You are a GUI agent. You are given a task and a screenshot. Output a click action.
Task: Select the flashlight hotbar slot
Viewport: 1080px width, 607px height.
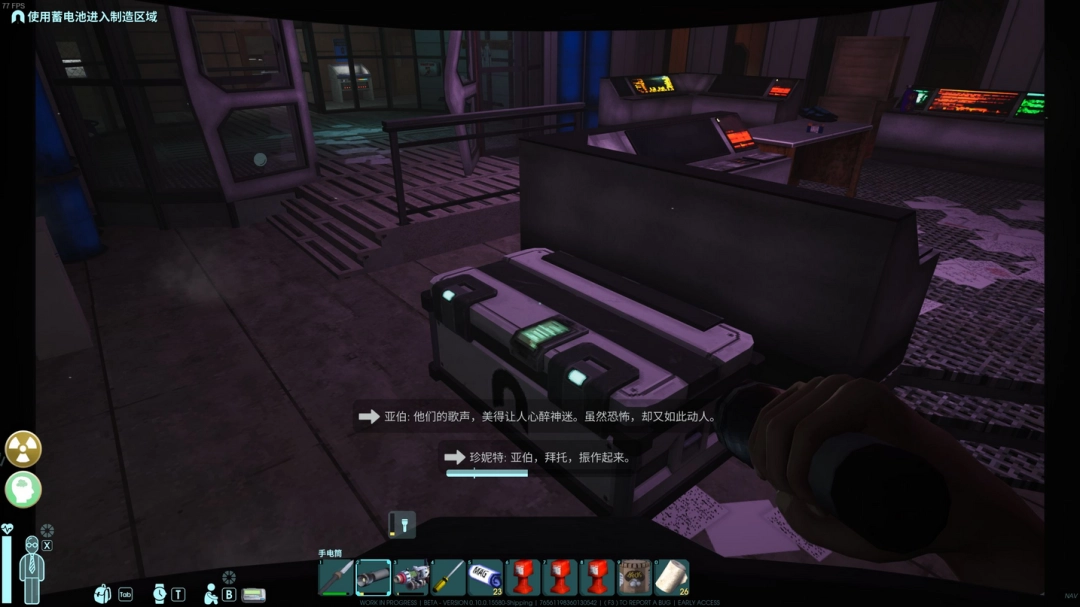coord(373,577)
